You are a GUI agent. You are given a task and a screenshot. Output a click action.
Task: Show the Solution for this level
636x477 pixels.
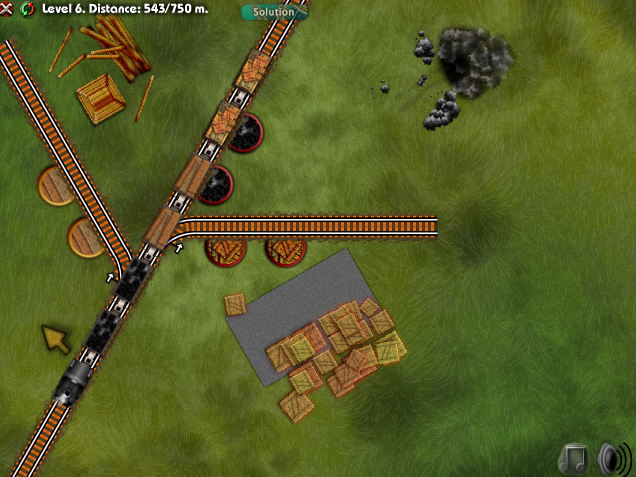[x=273, y=12]
